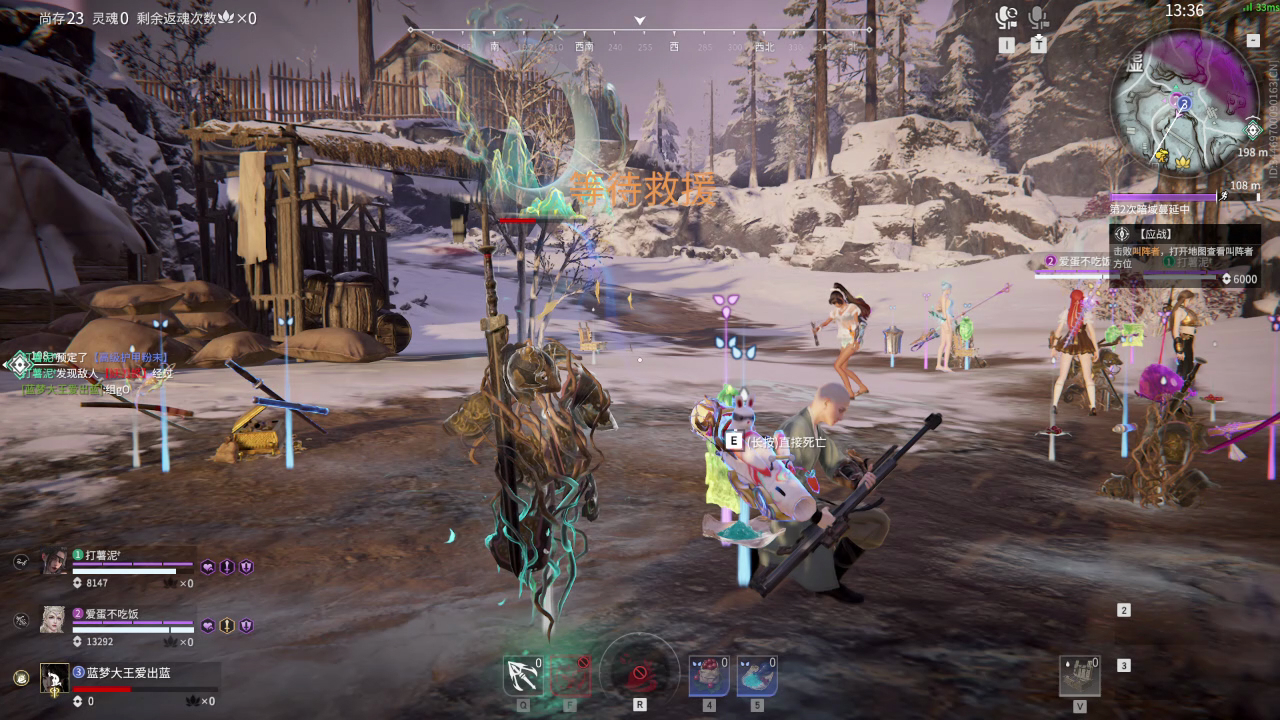Click the disabled red F skill icon

pos(571,676)
